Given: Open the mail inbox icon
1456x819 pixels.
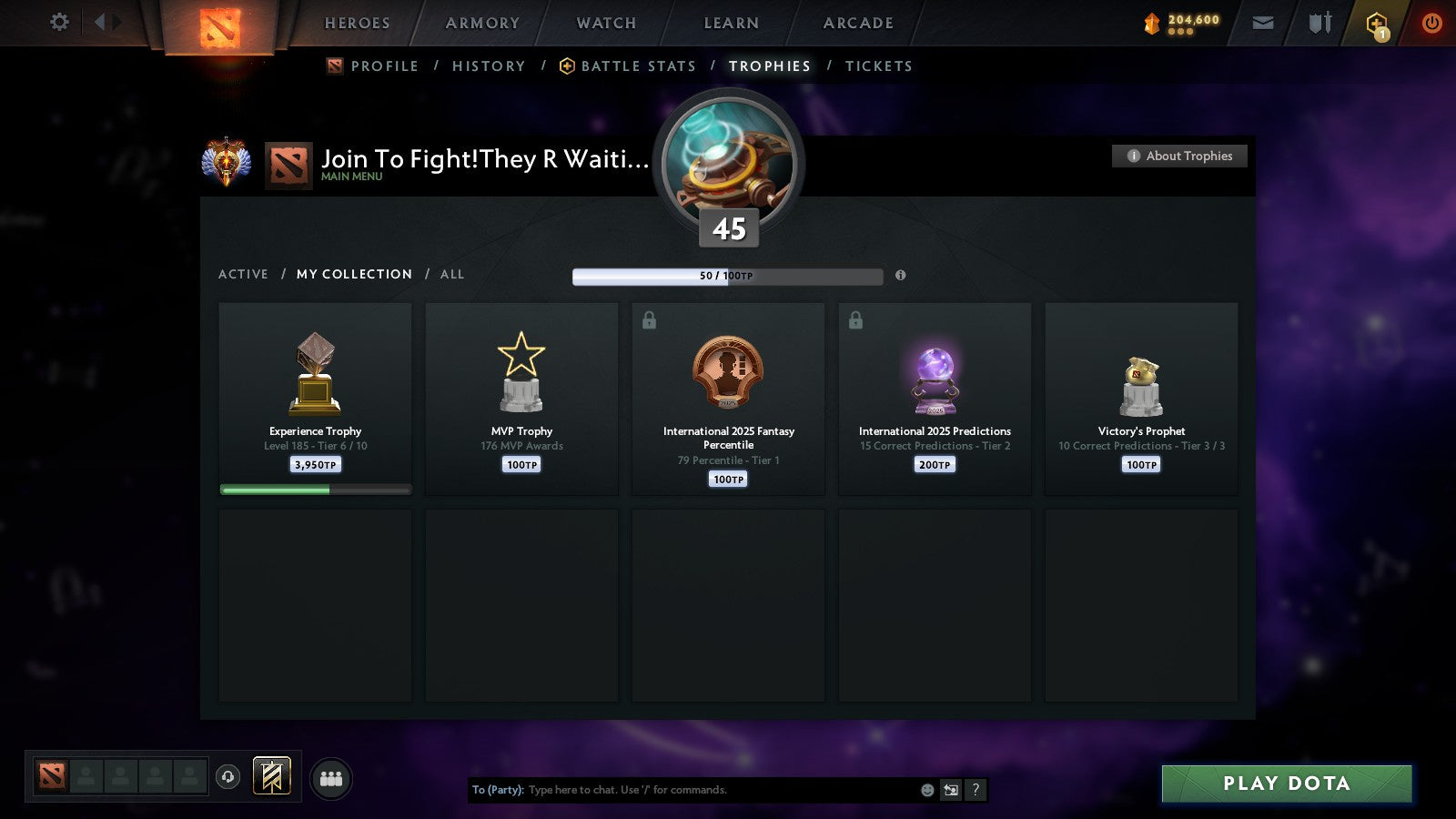Looking at the screenshot, I should click(x=1262, y=23).
